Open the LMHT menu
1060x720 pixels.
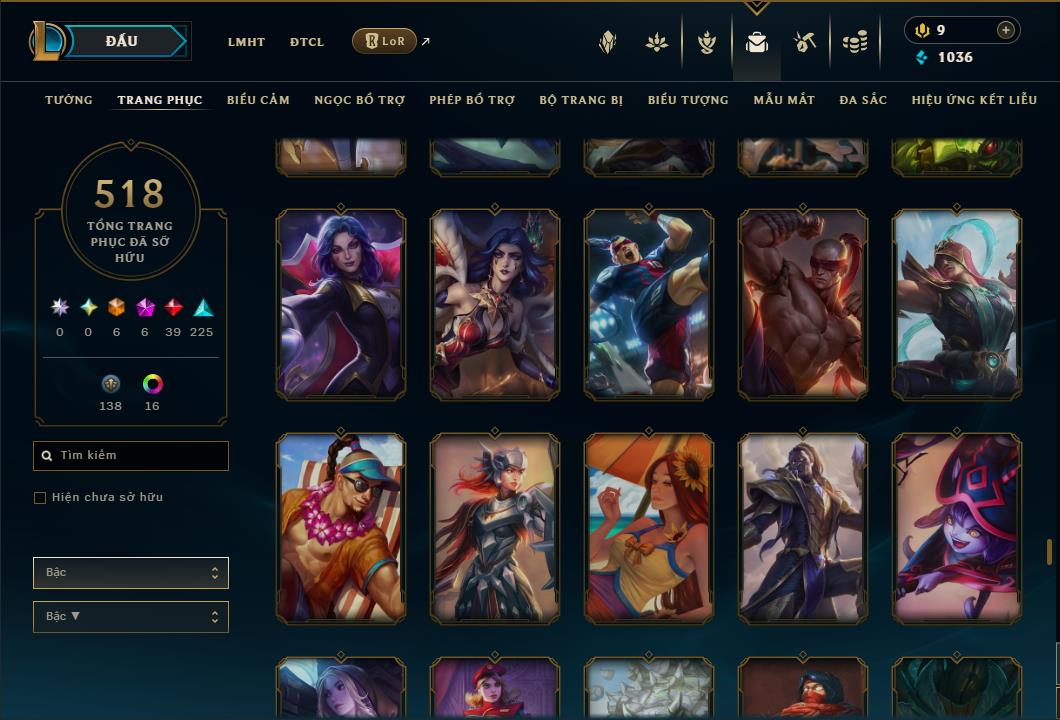[x=246, y=42]
